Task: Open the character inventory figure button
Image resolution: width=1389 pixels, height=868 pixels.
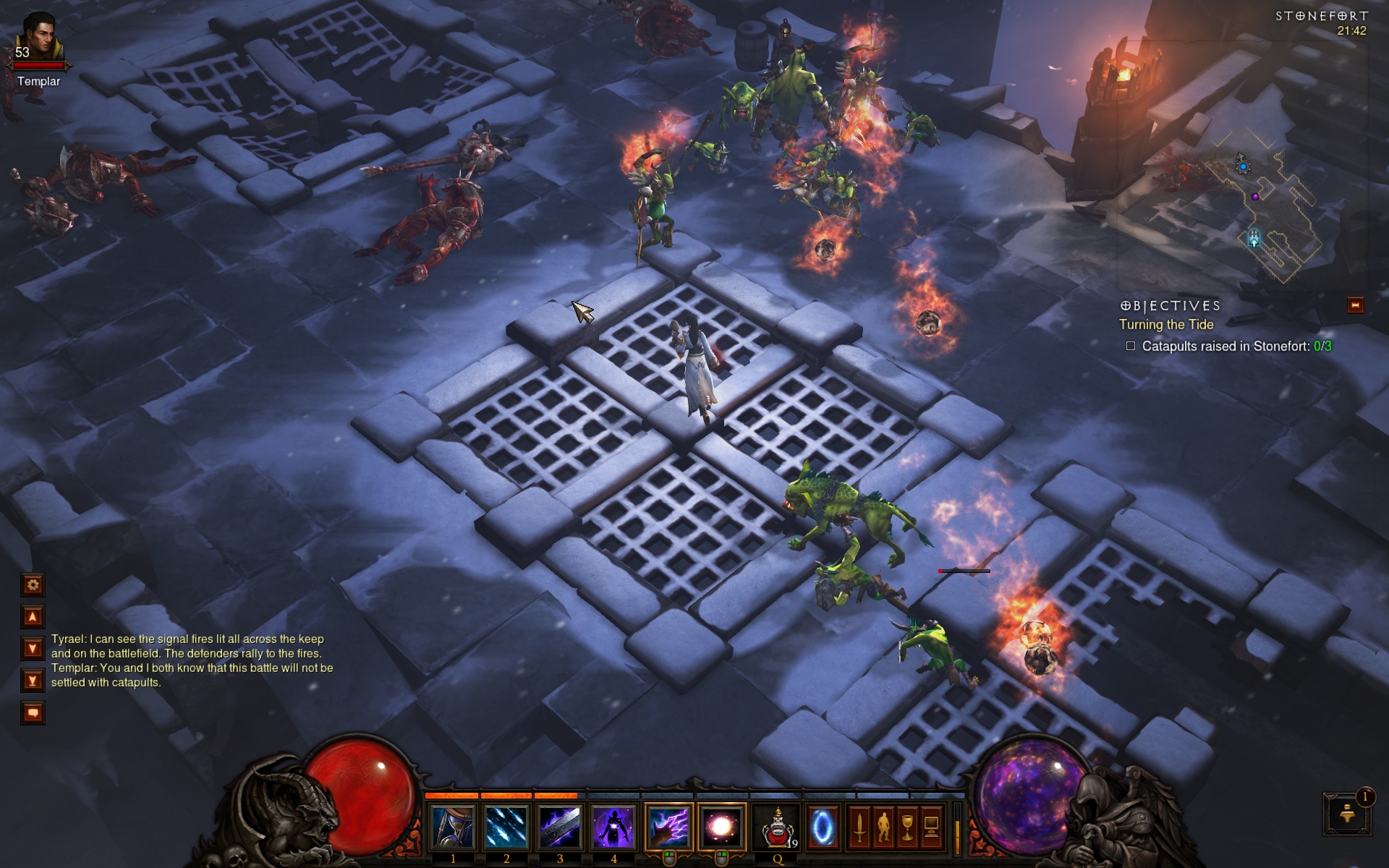Action: click(883, 827)
